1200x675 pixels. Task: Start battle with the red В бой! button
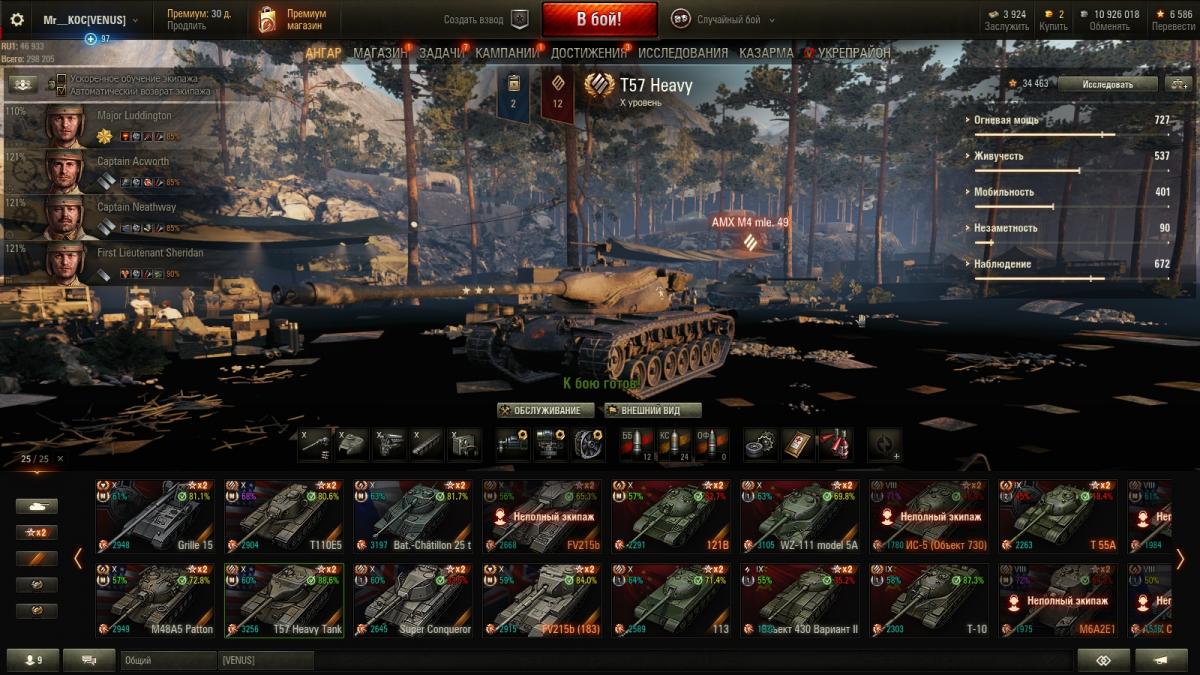point(599,19)
